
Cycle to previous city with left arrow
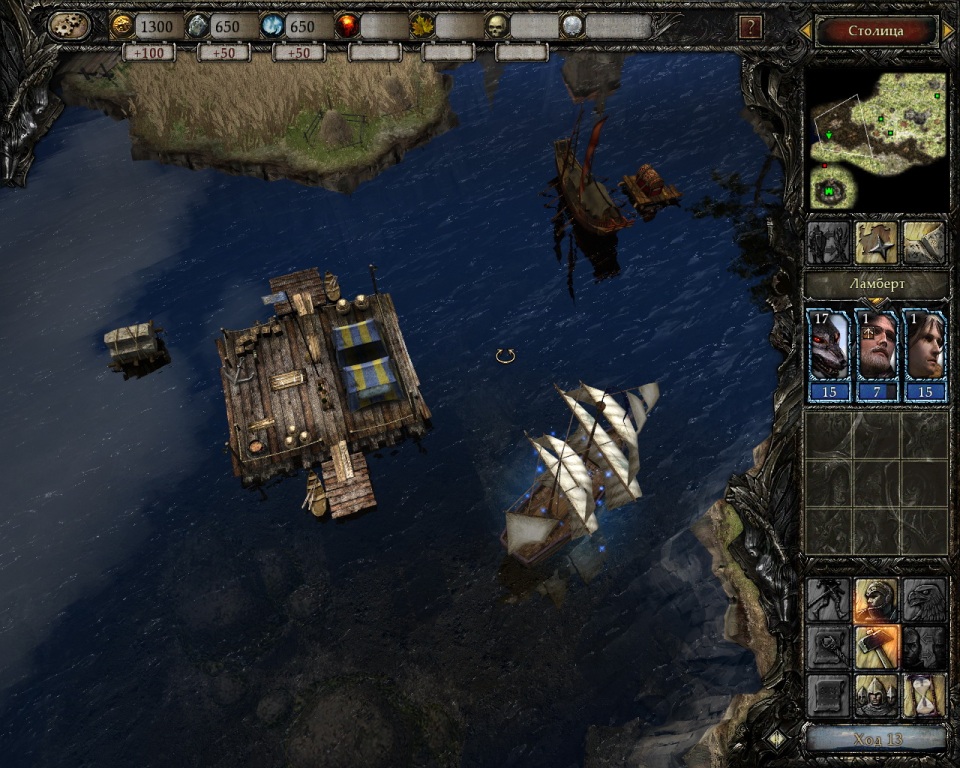(x=805, y=31)
